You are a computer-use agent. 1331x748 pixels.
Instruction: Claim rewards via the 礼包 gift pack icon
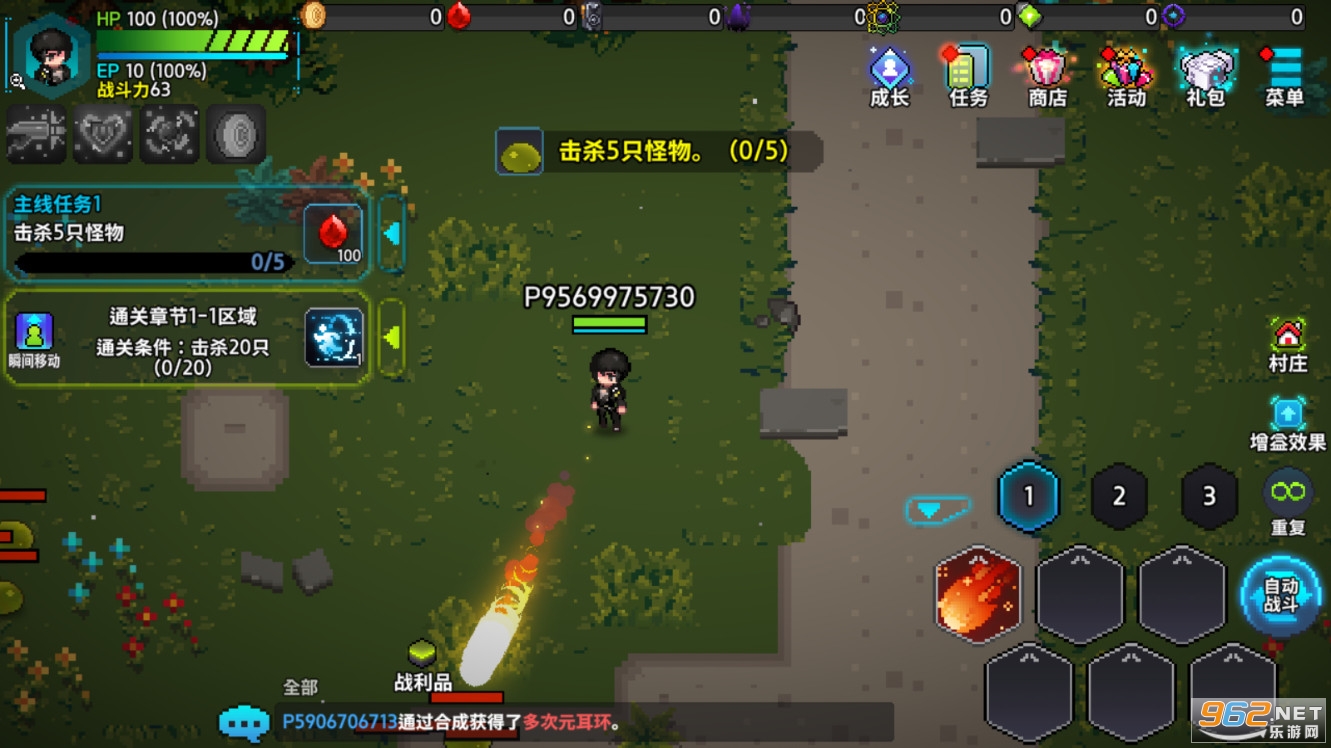pyautogui.click(x=1205, y=70)
